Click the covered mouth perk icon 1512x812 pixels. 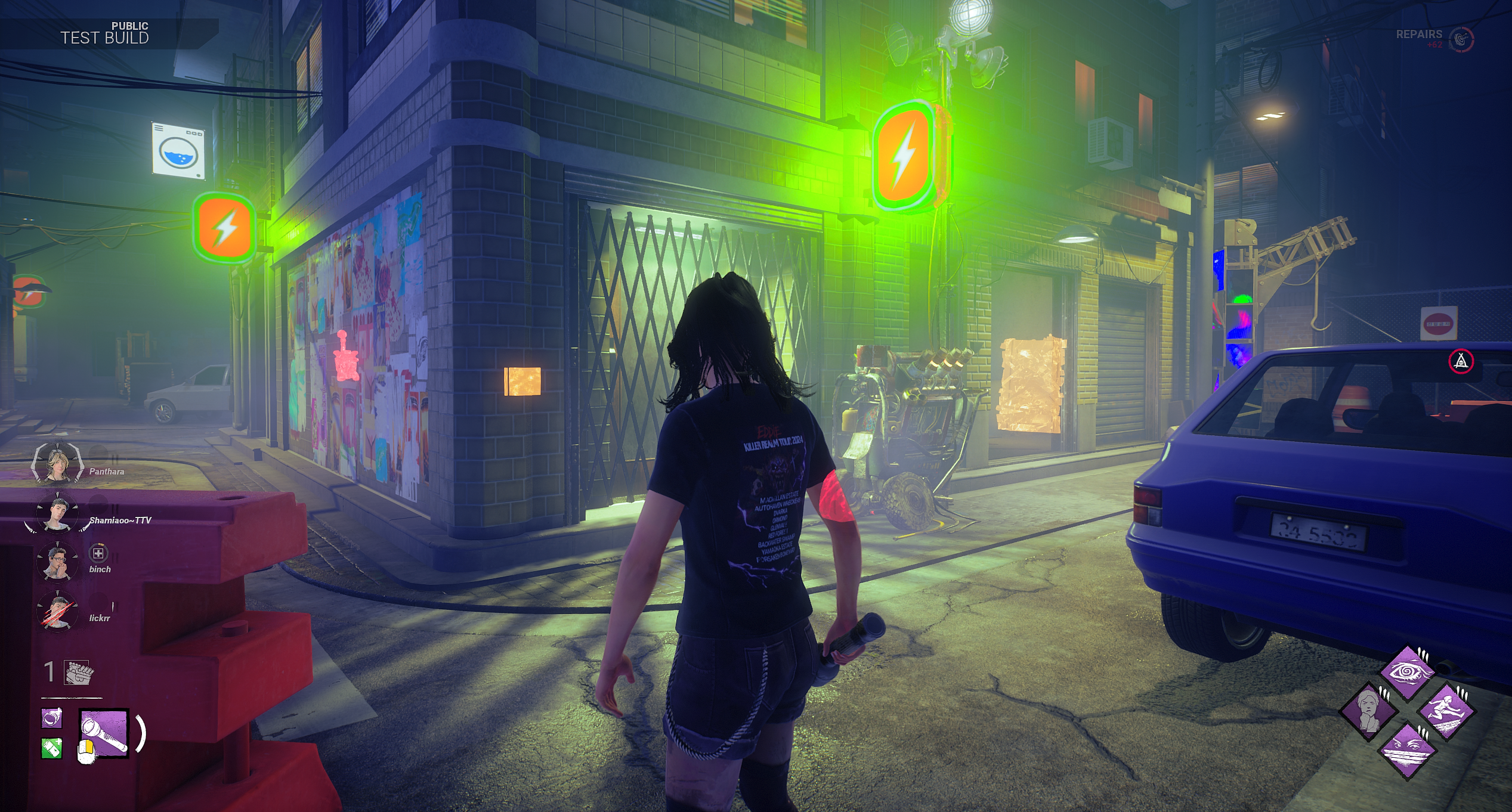tap(1408, 750)
